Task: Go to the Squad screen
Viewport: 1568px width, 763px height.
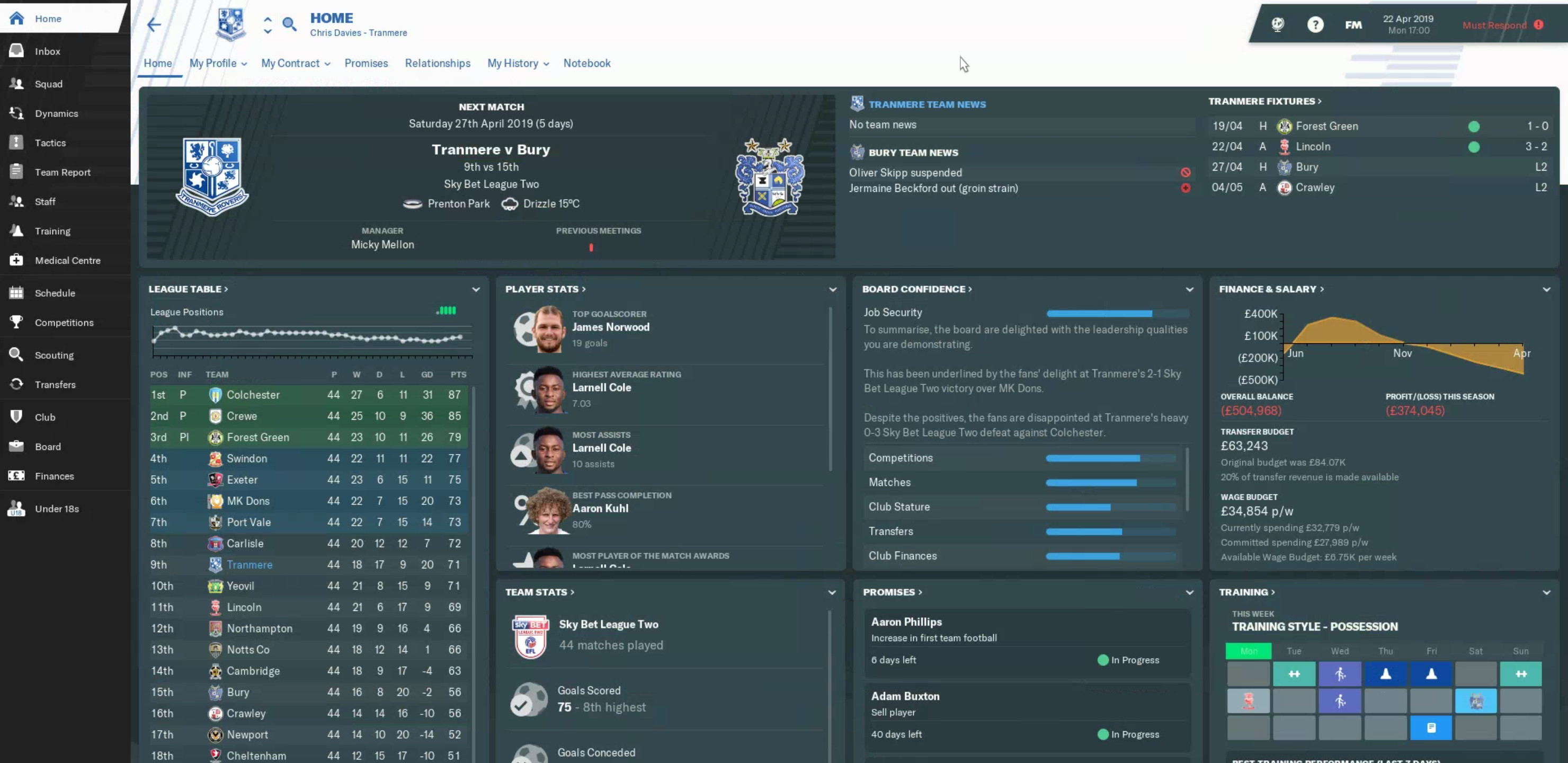Action: coord(49,84)
